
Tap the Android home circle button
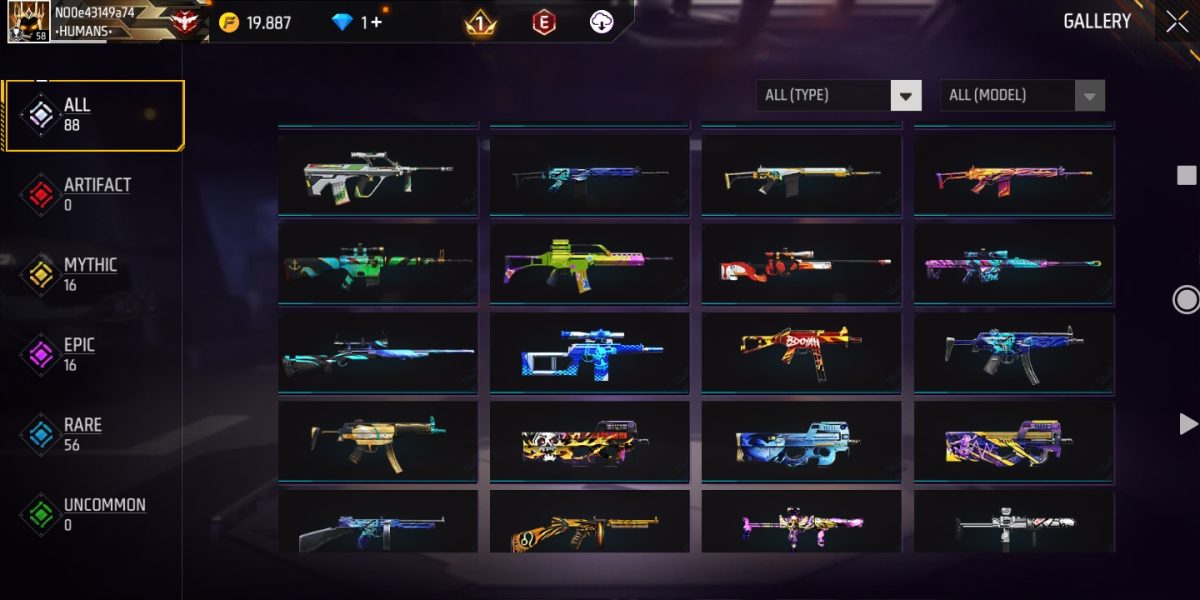click(x=1186, y=299)
